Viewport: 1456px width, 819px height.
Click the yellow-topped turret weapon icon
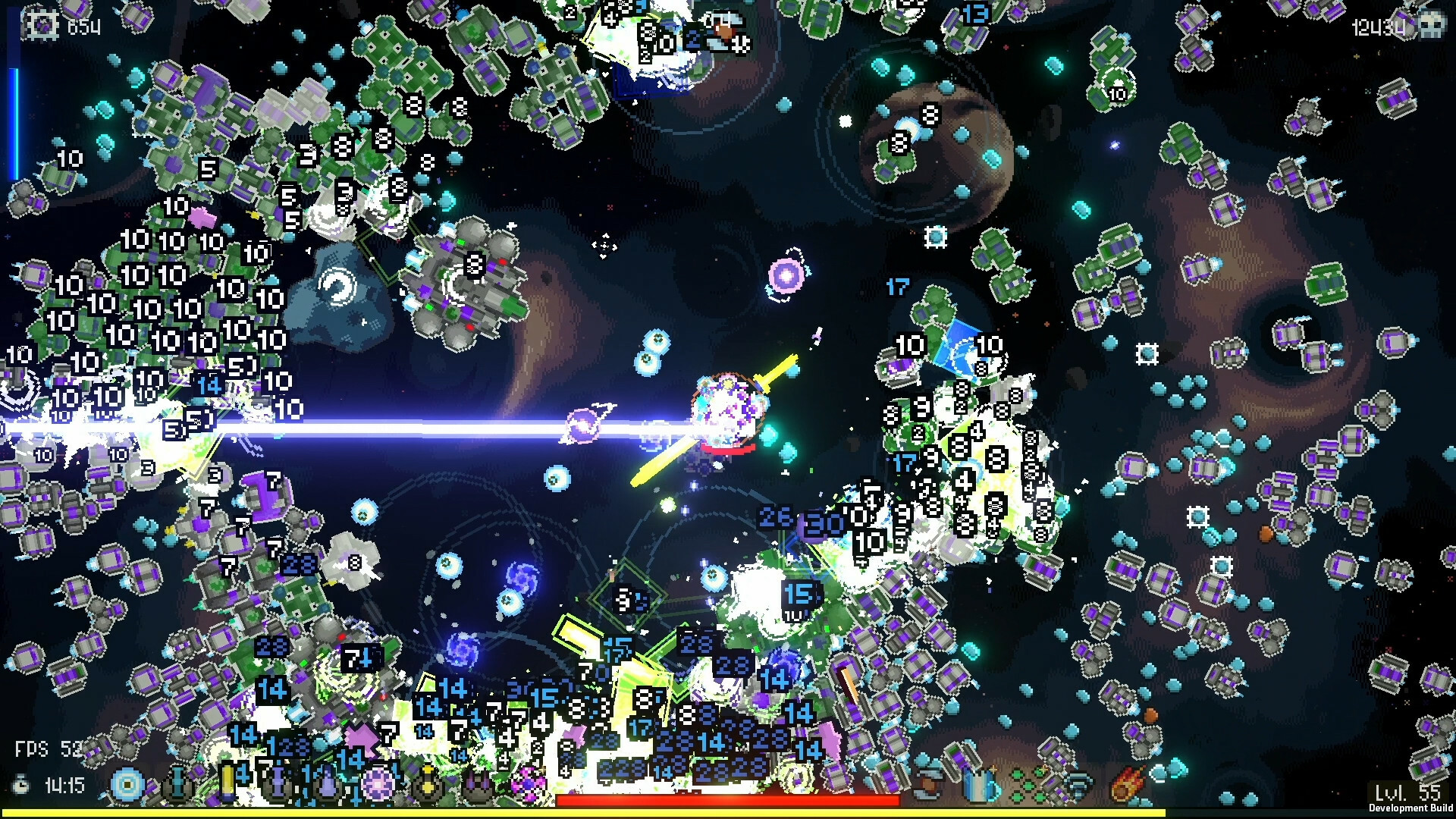tap(427, 784)
